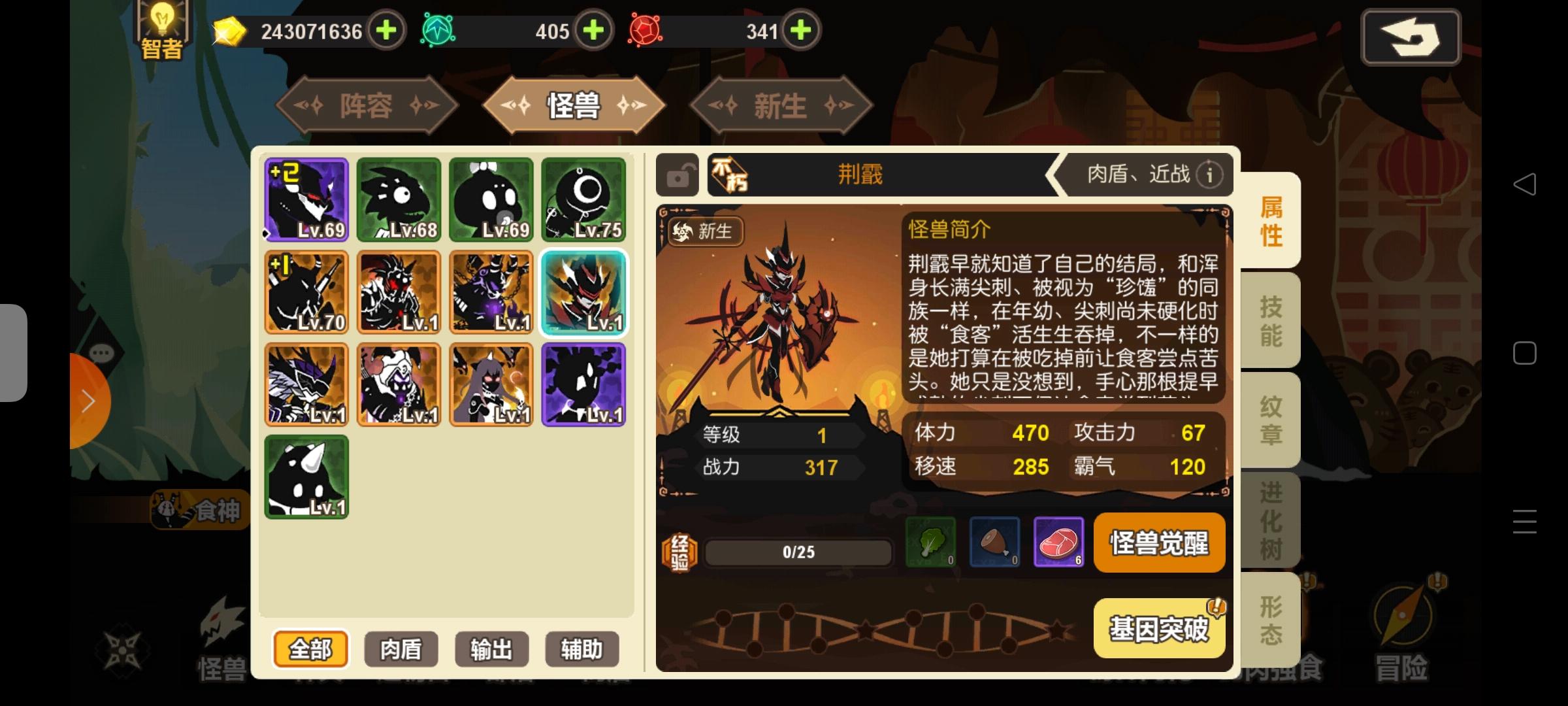Click the camera lock icon beside monster name
This screenshot has width=1568, height=706.
click(x=677, y=175)
